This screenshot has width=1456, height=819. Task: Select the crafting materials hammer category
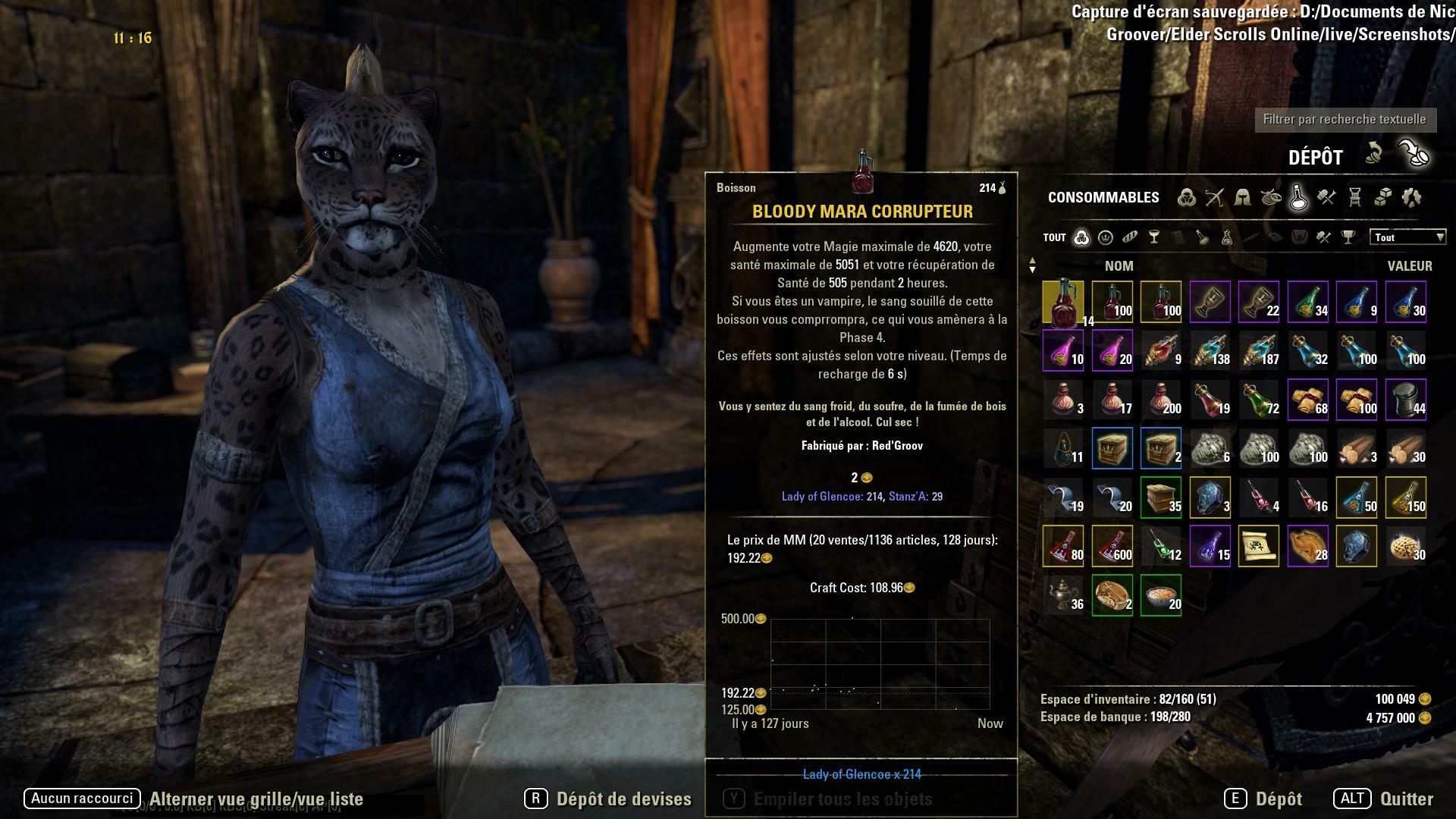coord(1326,197)
